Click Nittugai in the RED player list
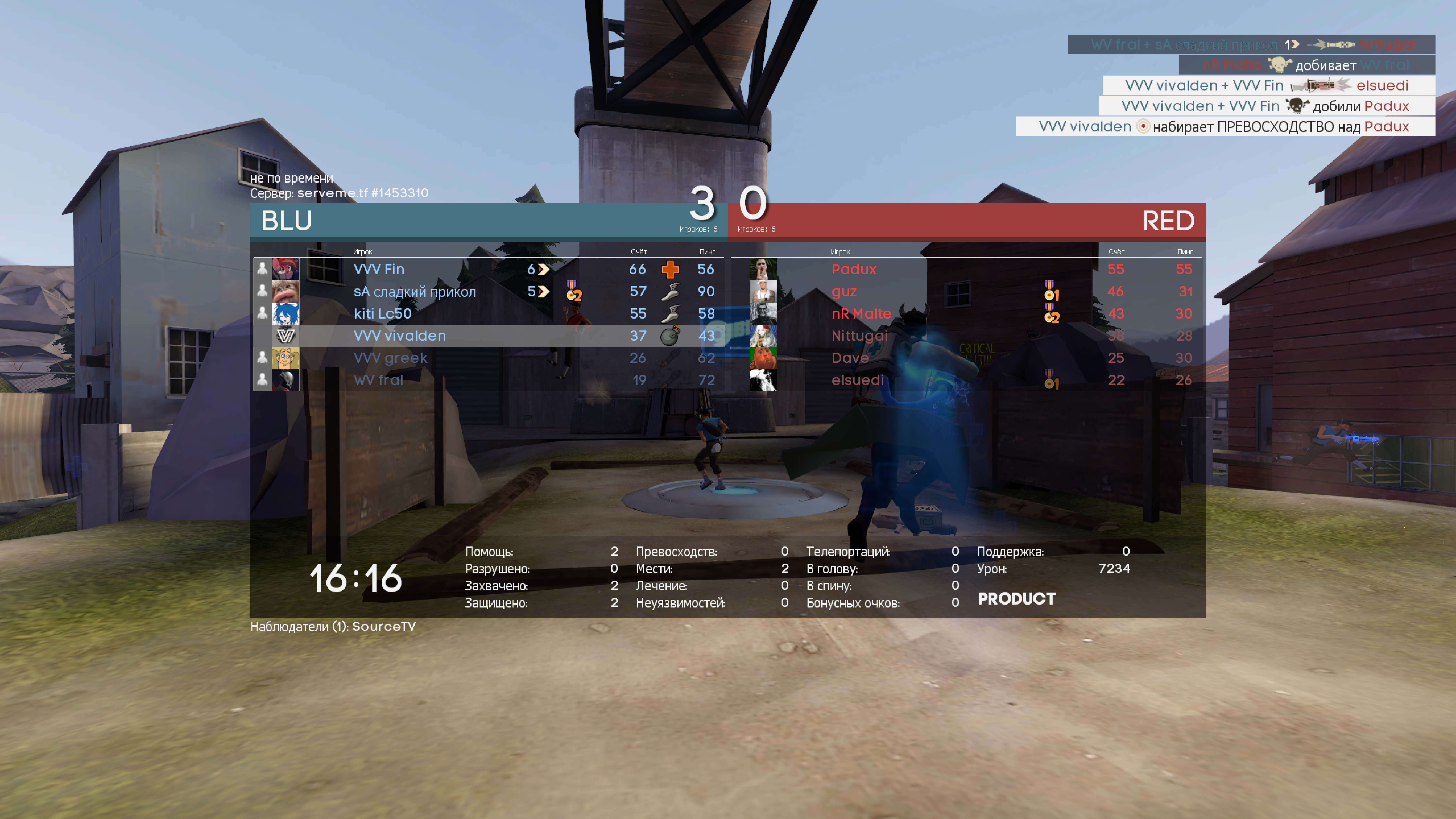 (x=859, y=336)
